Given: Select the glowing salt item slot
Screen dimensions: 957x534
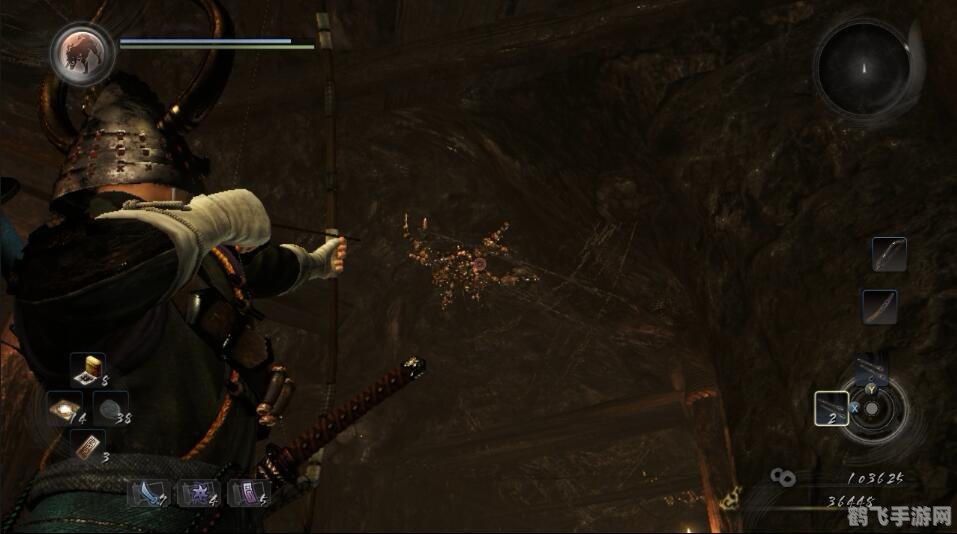Looking at the screenshot, I should [x=64, y=407].
